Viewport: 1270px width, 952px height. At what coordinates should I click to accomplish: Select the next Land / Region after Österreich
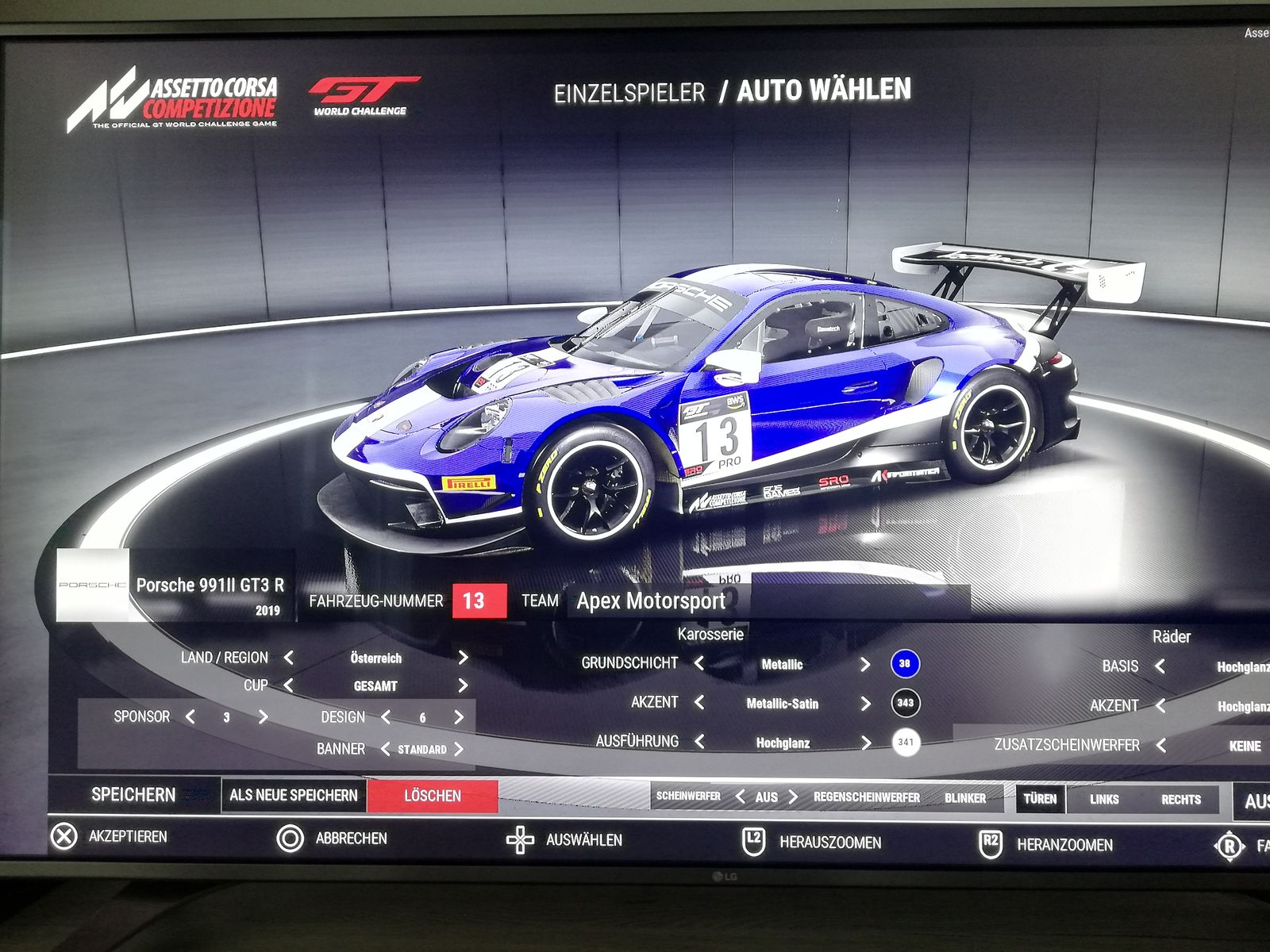point(463,658)
